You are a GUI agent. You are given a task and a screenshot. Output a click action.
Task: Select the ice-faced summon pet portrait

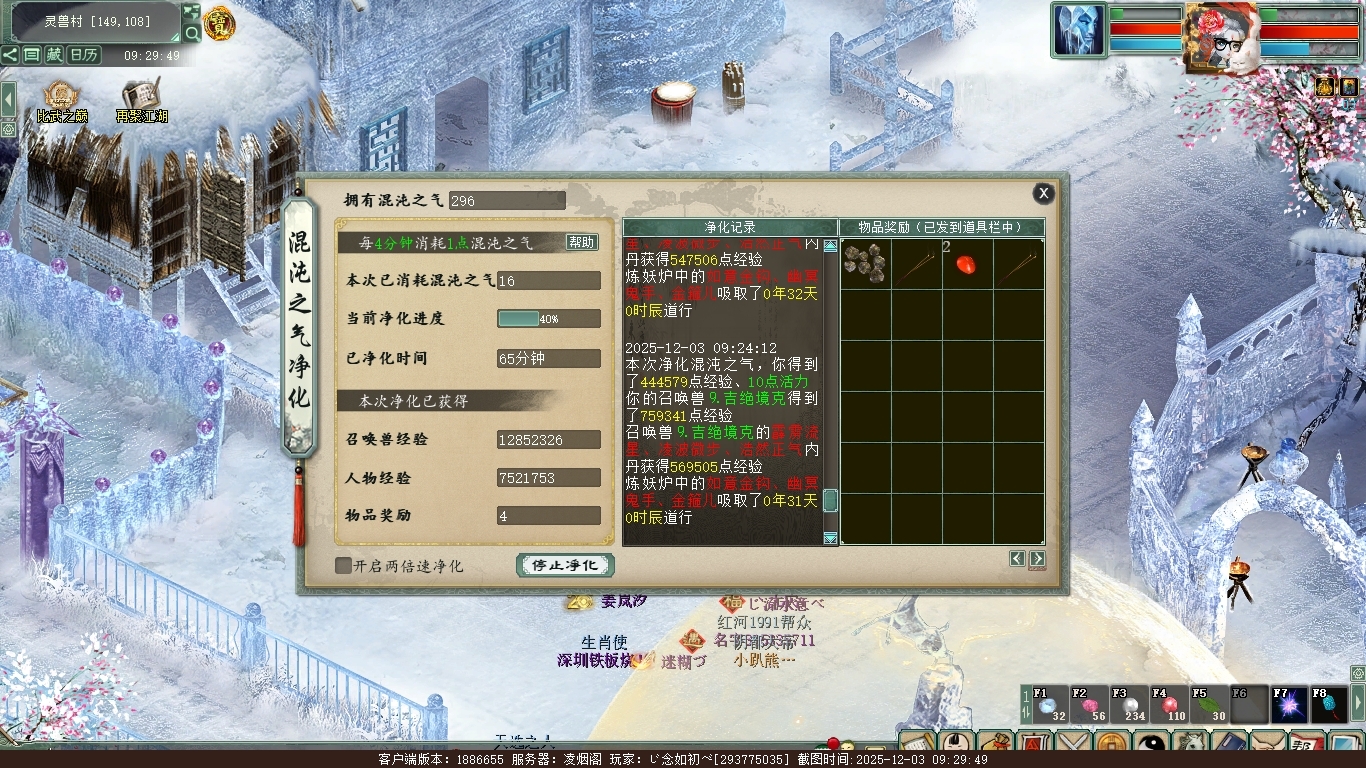pos(1078,30)
